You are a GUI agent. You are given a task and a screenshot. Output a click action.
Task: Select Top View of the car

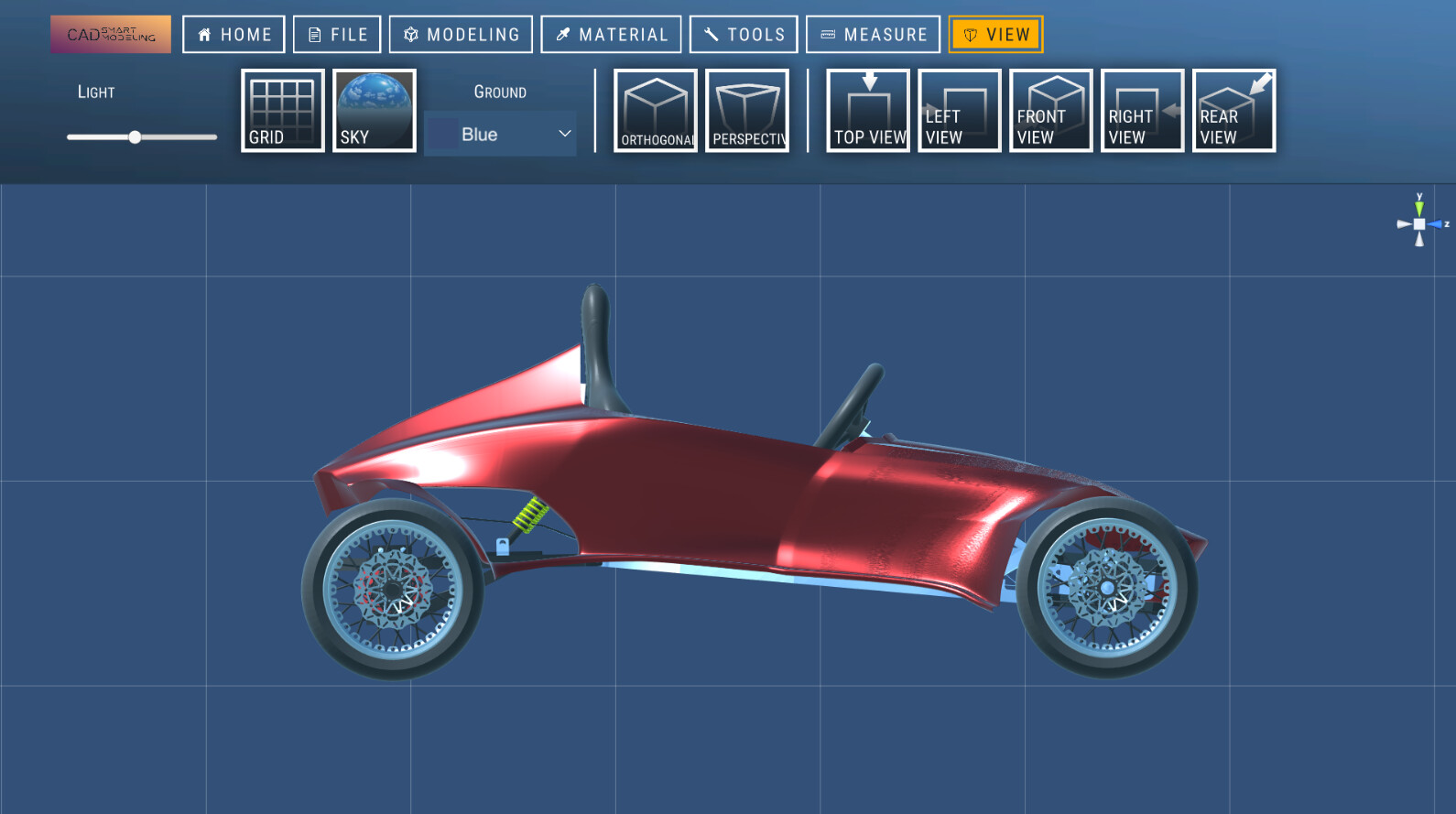point(867,110)
